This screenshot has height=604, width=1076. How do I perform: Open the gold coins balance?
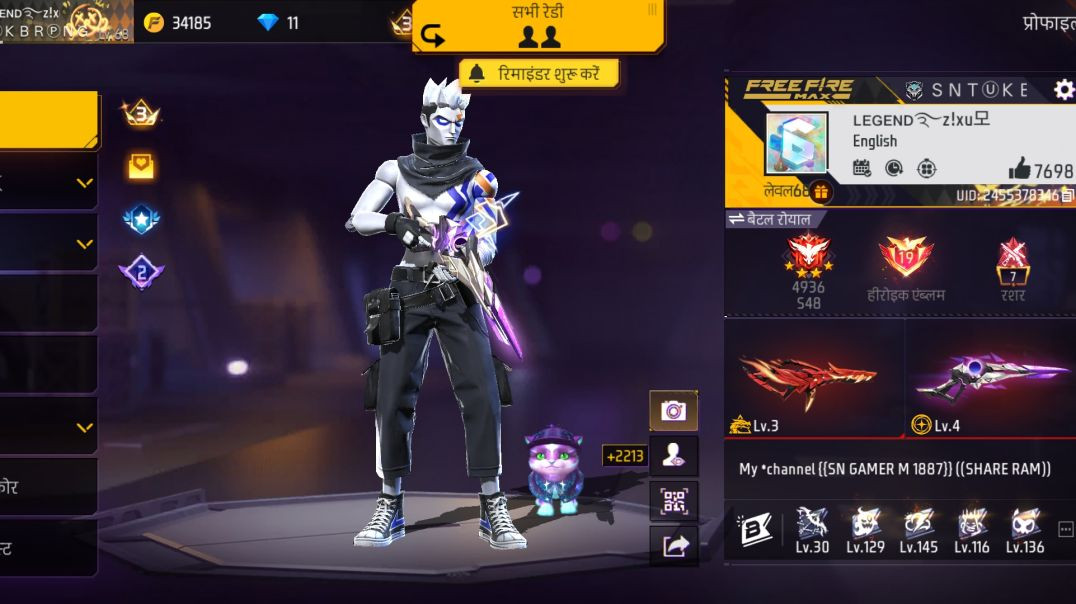click(x=178, y=22)
